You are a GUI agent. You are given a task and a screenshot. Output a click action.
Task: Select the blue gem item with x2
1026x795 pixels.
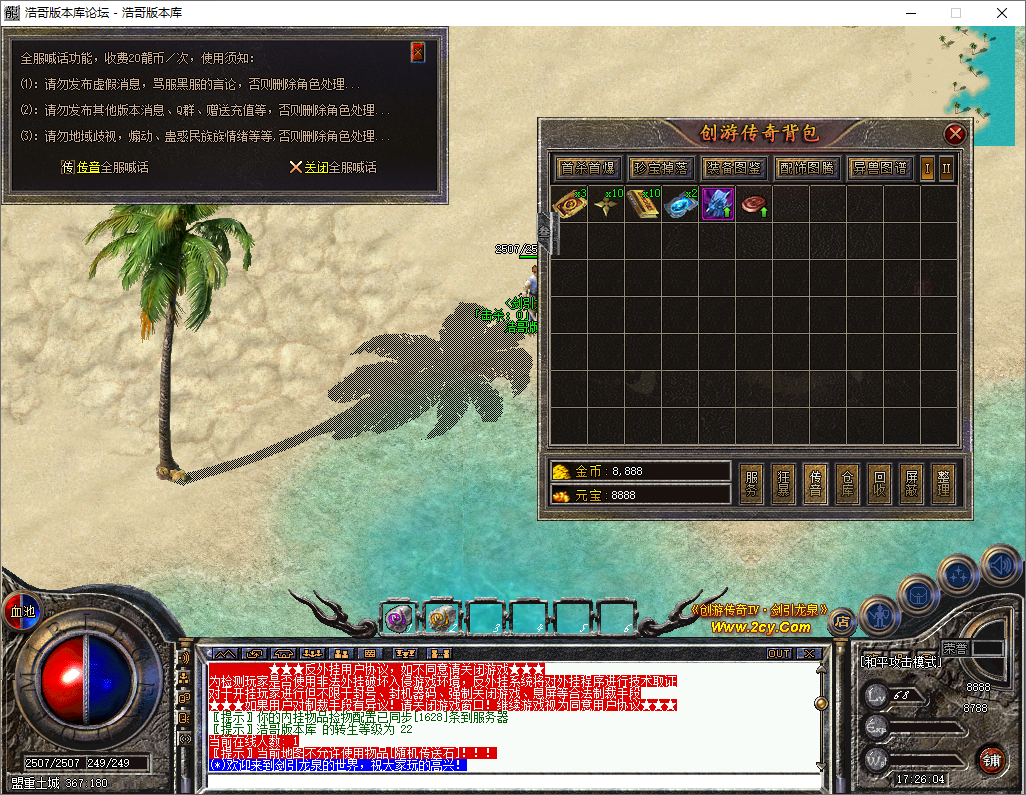click(x=680, y=204)
